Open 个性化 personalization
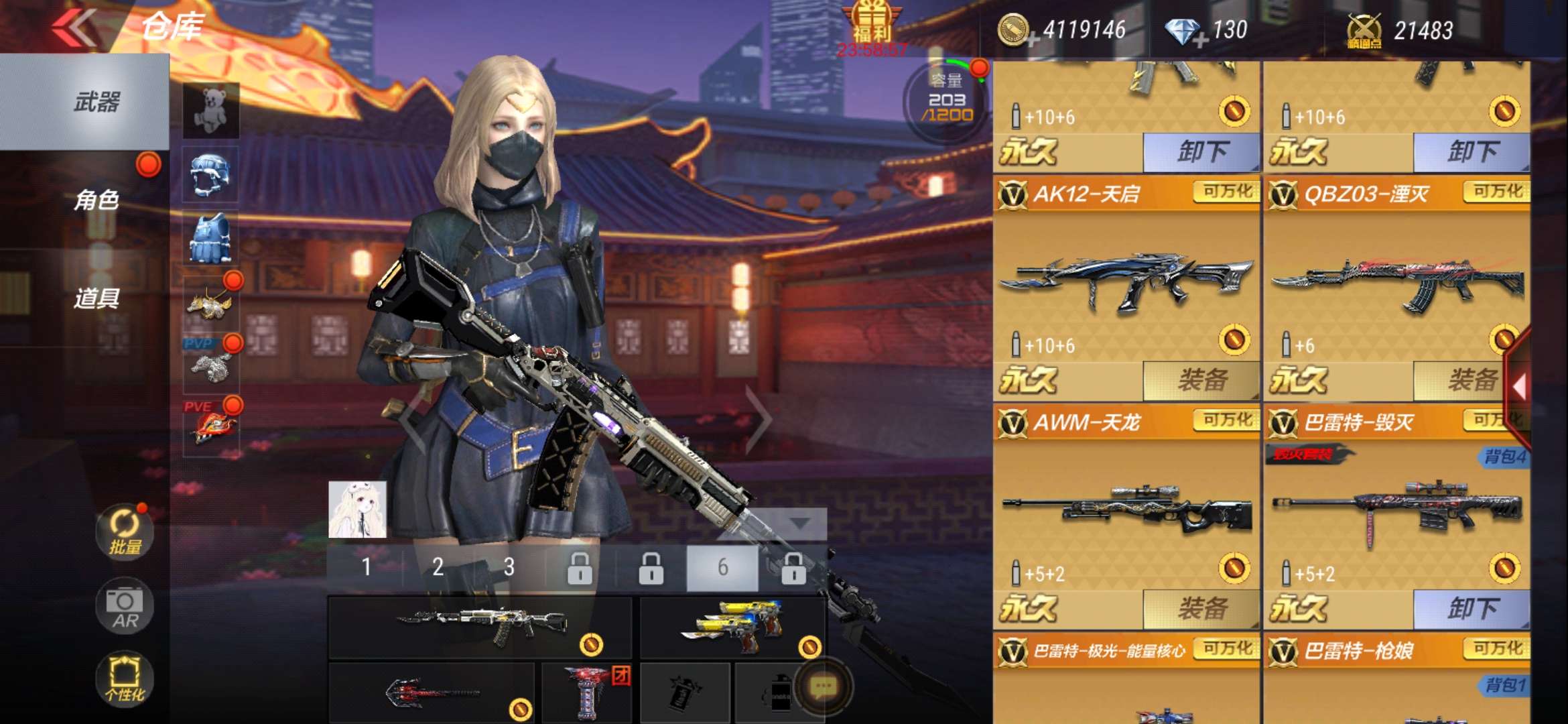This screenshot has width=1568, height=724. point(125,678)
